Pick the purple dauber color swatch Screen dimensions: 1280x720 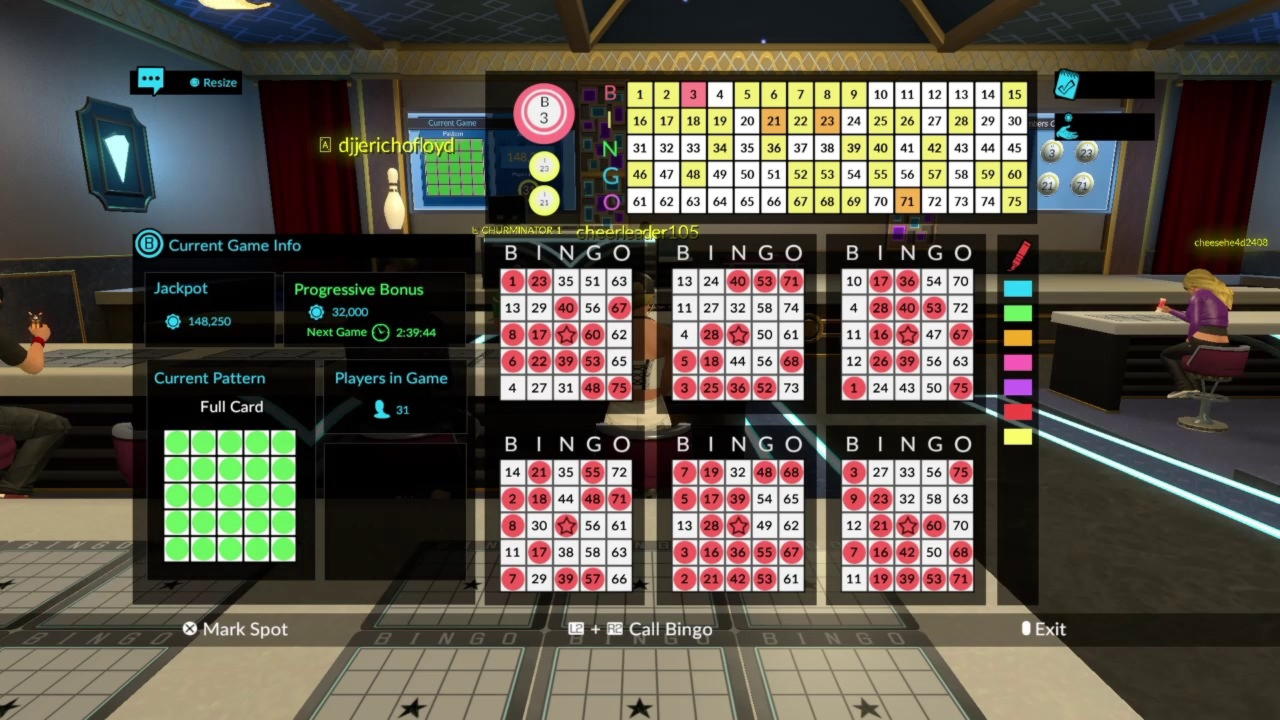click(x=1018, y=386)
